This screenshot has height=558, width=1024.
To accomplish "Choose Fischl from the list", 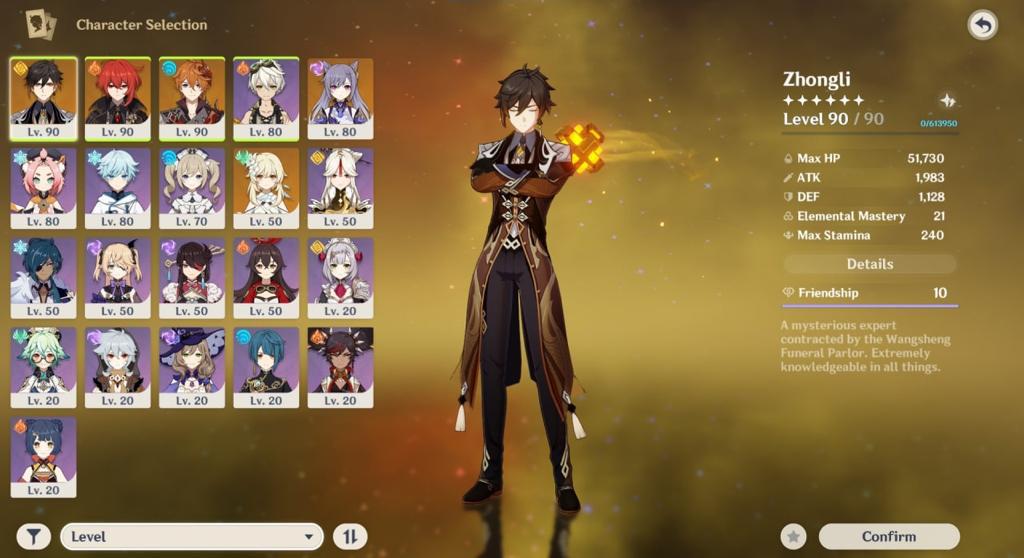I will pos(118,277).
